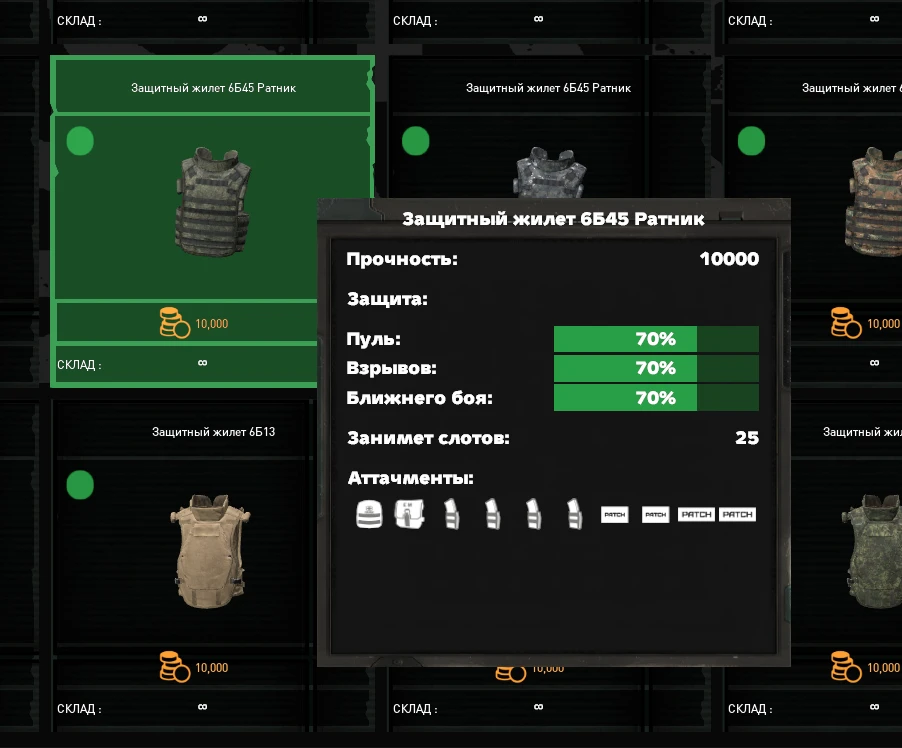Buy the highlighted Ратник vest for 10,000
This screenshot has height=748, width=902.
[x=195, y=323]
